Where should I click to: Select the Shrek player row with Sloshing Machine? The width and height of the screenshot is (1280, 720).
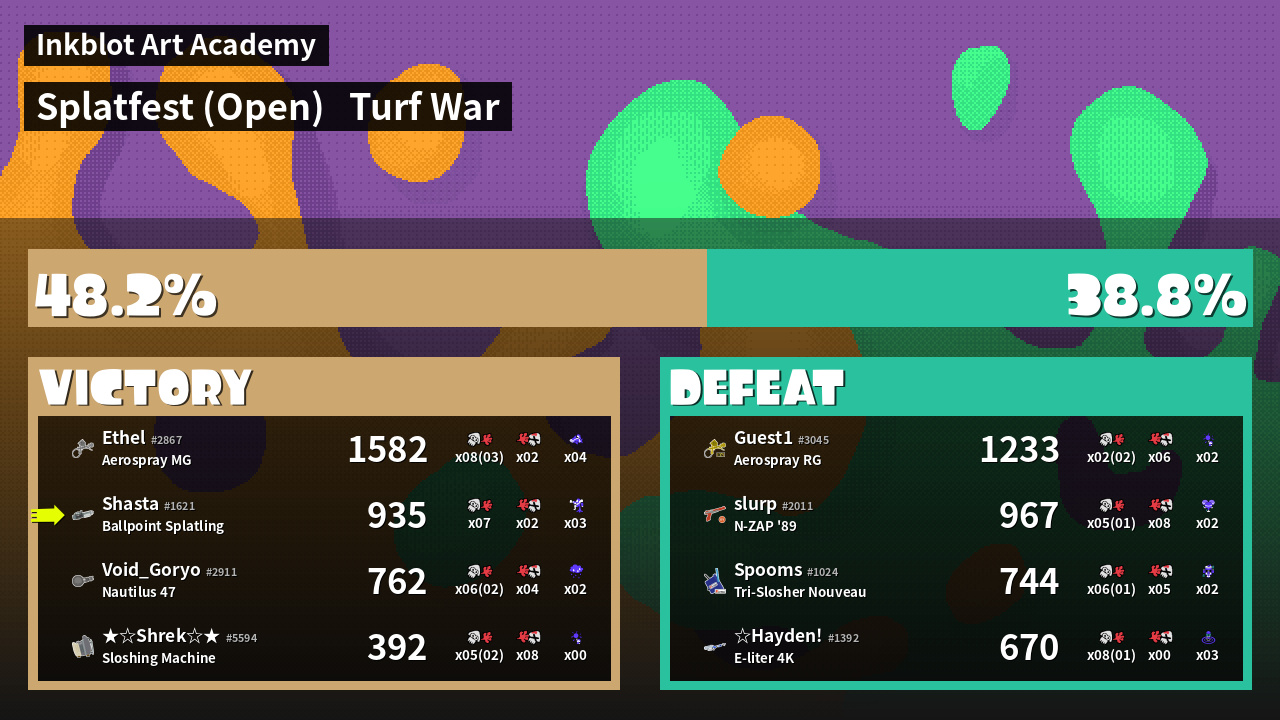(x=324, y=647)
